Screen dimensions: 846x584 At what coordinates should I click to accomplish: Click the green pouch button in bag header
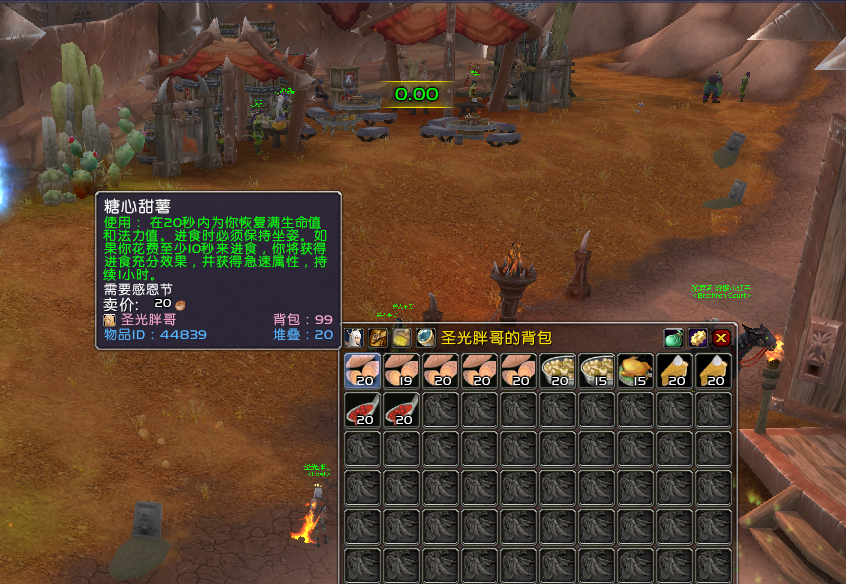(673, 338)
